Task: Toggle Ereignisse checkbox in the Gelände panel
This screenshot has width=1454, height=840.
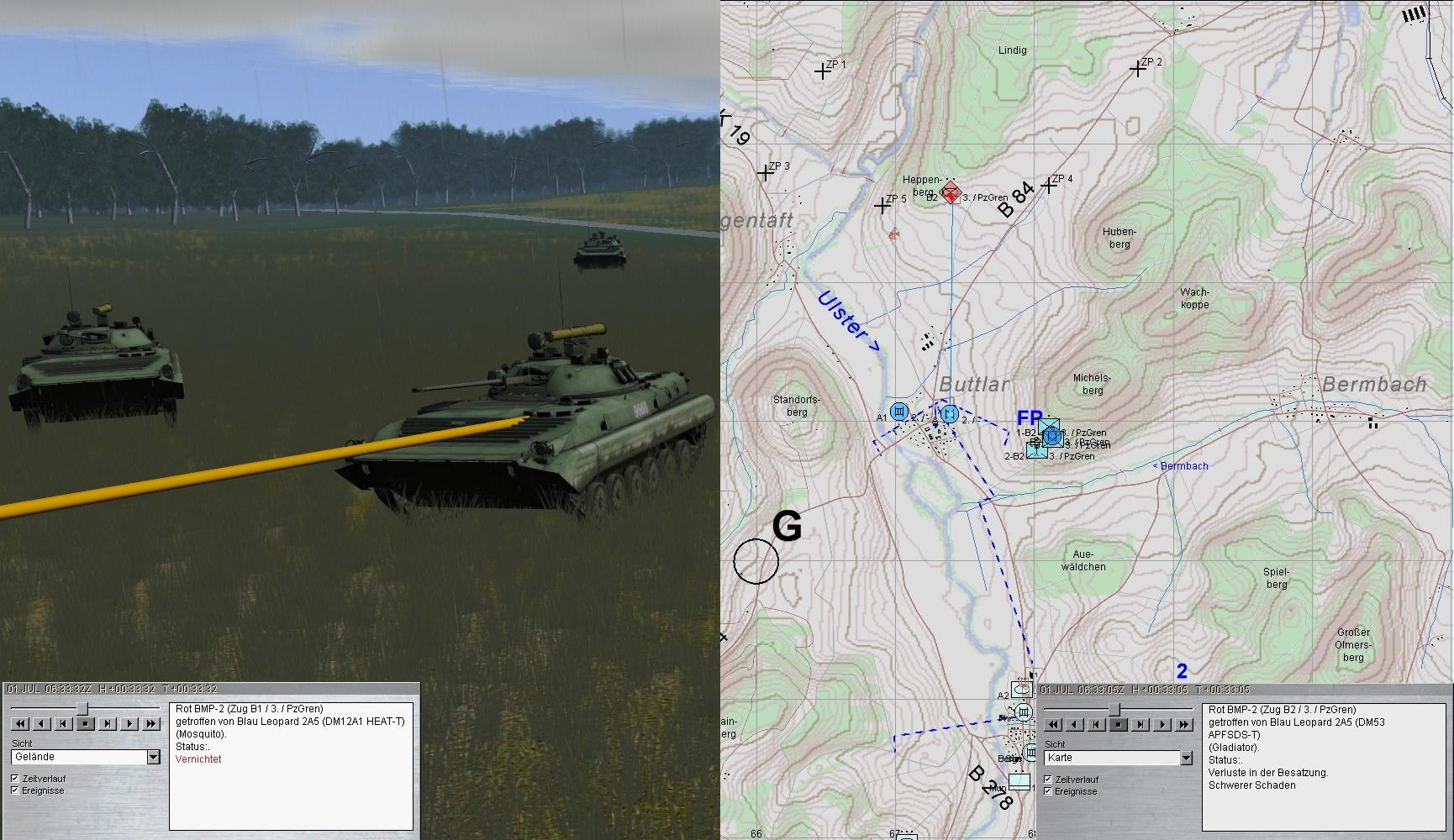Action: pyautogui.click(x=15, y=790)
